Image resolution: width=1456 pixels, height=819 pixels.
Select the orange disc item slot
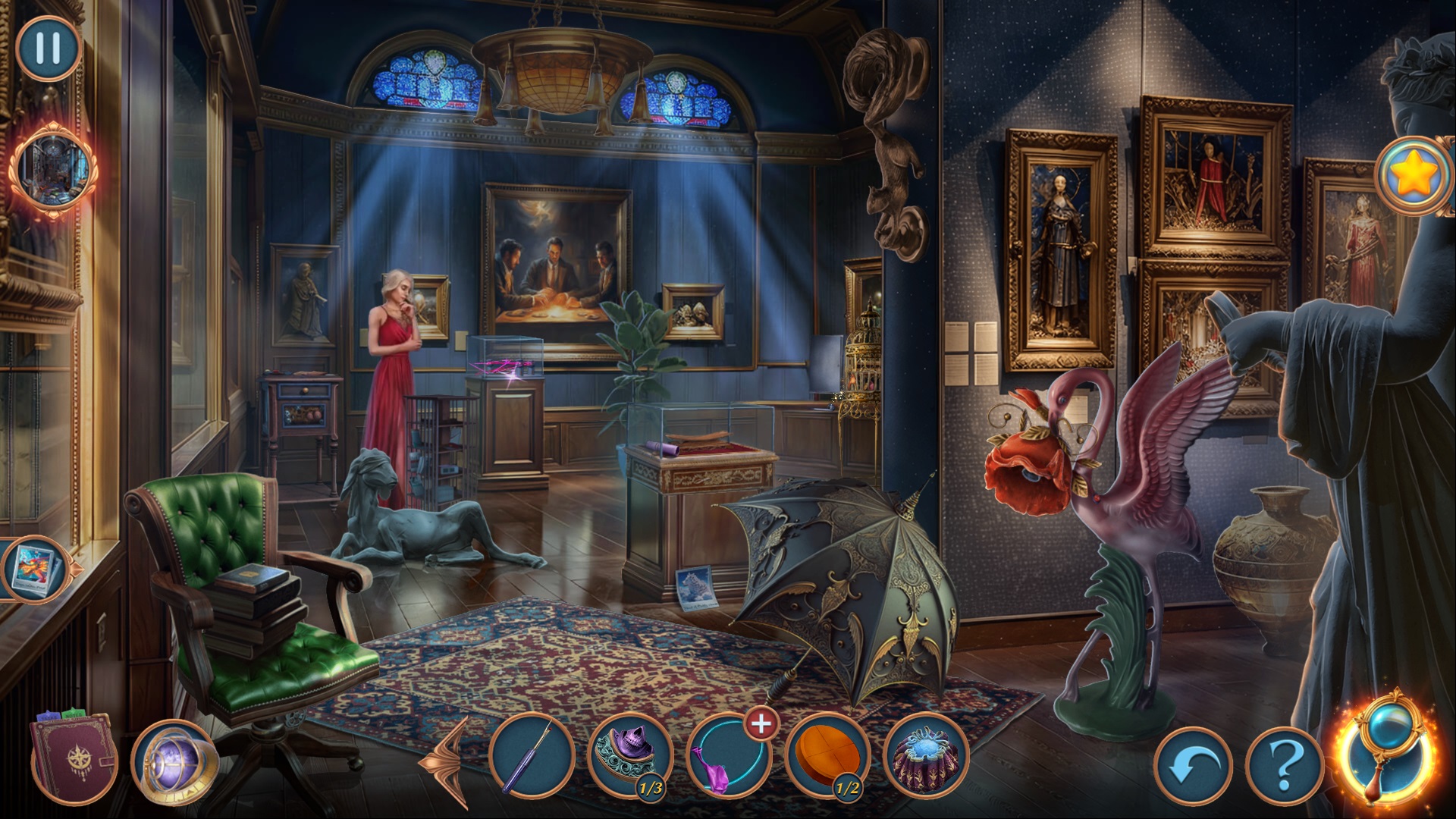pos(828,756)
